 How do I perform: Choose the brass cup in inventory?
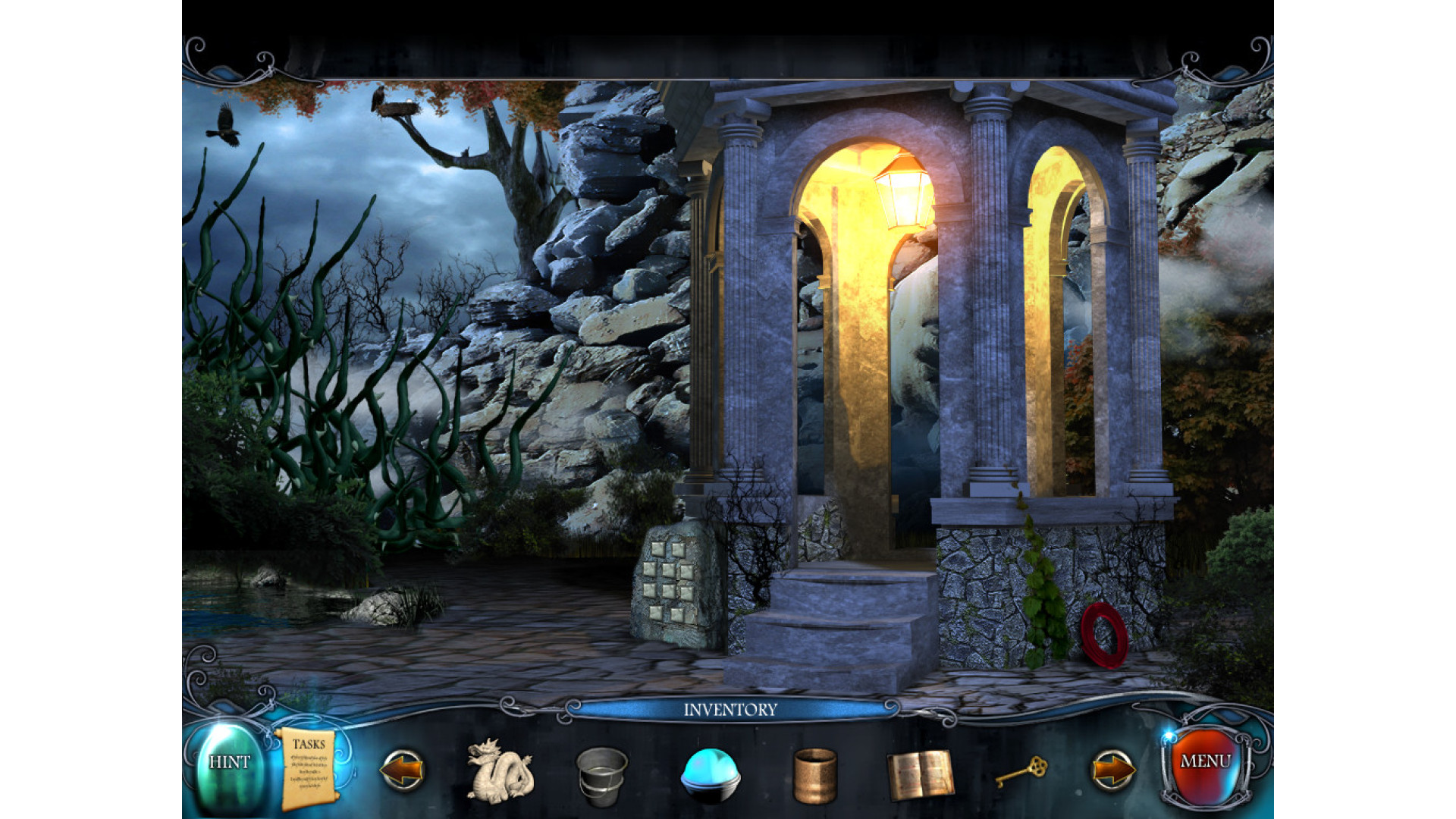pos(815,775)
